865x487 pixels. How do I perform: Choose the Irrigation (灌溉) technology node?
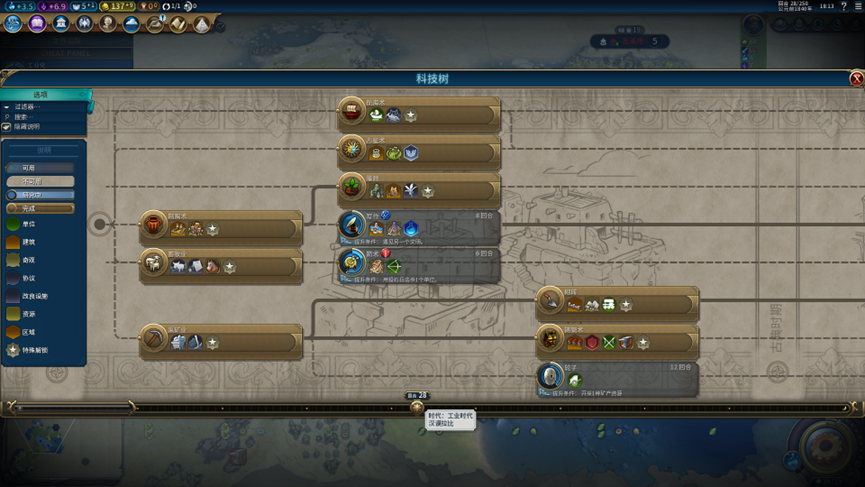point(418,188)
